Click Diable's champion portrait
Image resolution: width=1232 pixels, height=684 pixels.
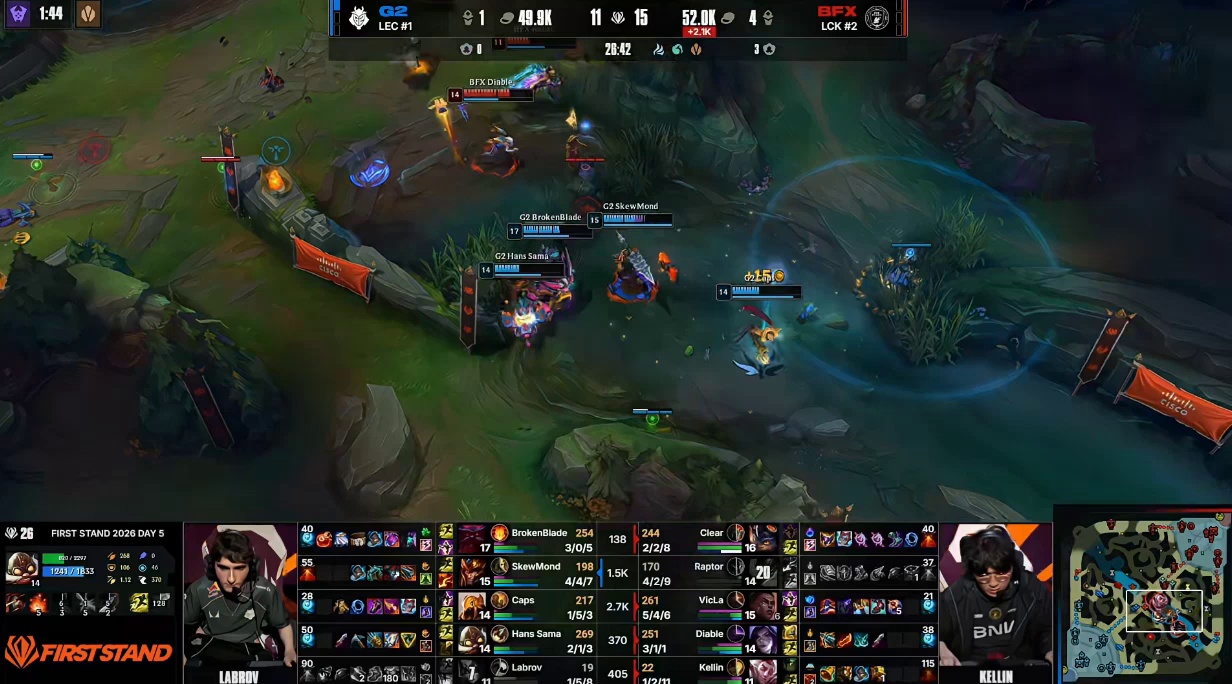click(762, 638)
